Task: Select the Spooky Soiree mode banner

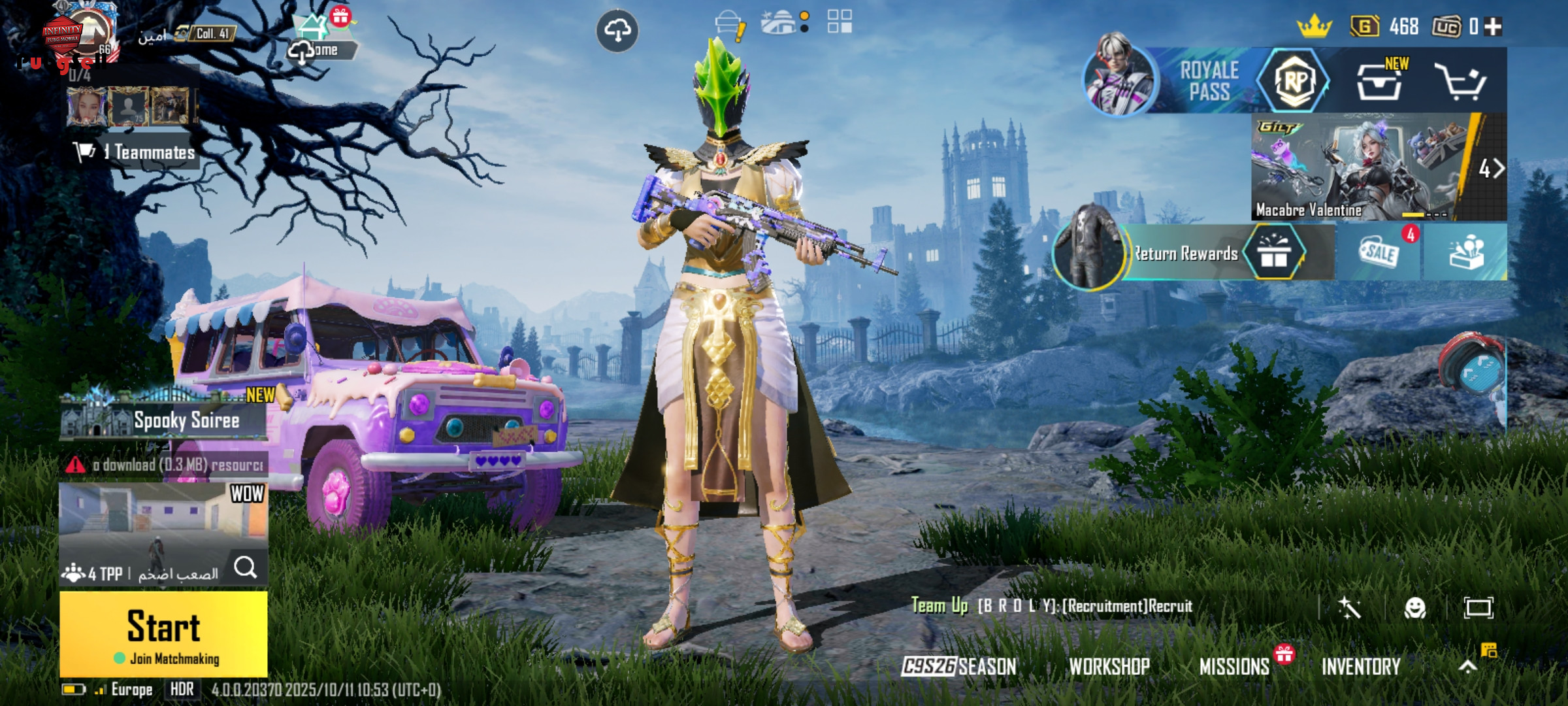Action: tap(163, 419)
